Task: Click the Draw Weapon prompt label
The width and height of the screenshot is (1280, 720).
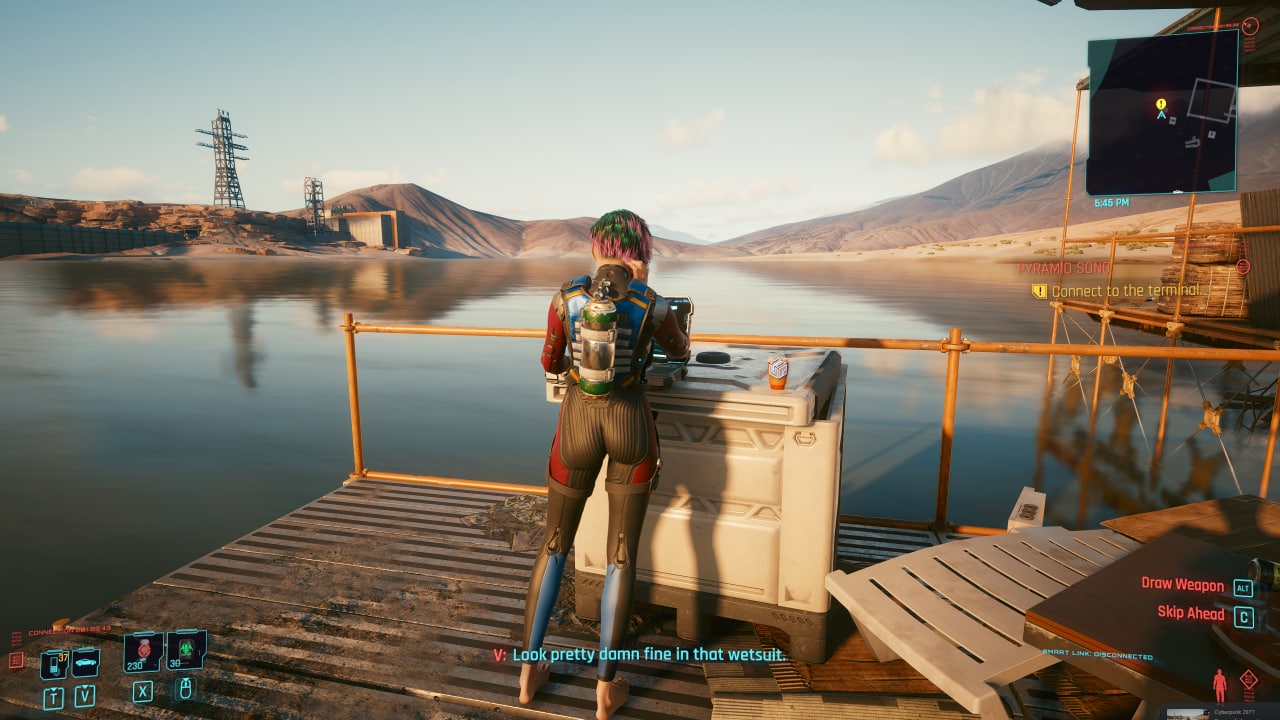Action: (1183, 584)
